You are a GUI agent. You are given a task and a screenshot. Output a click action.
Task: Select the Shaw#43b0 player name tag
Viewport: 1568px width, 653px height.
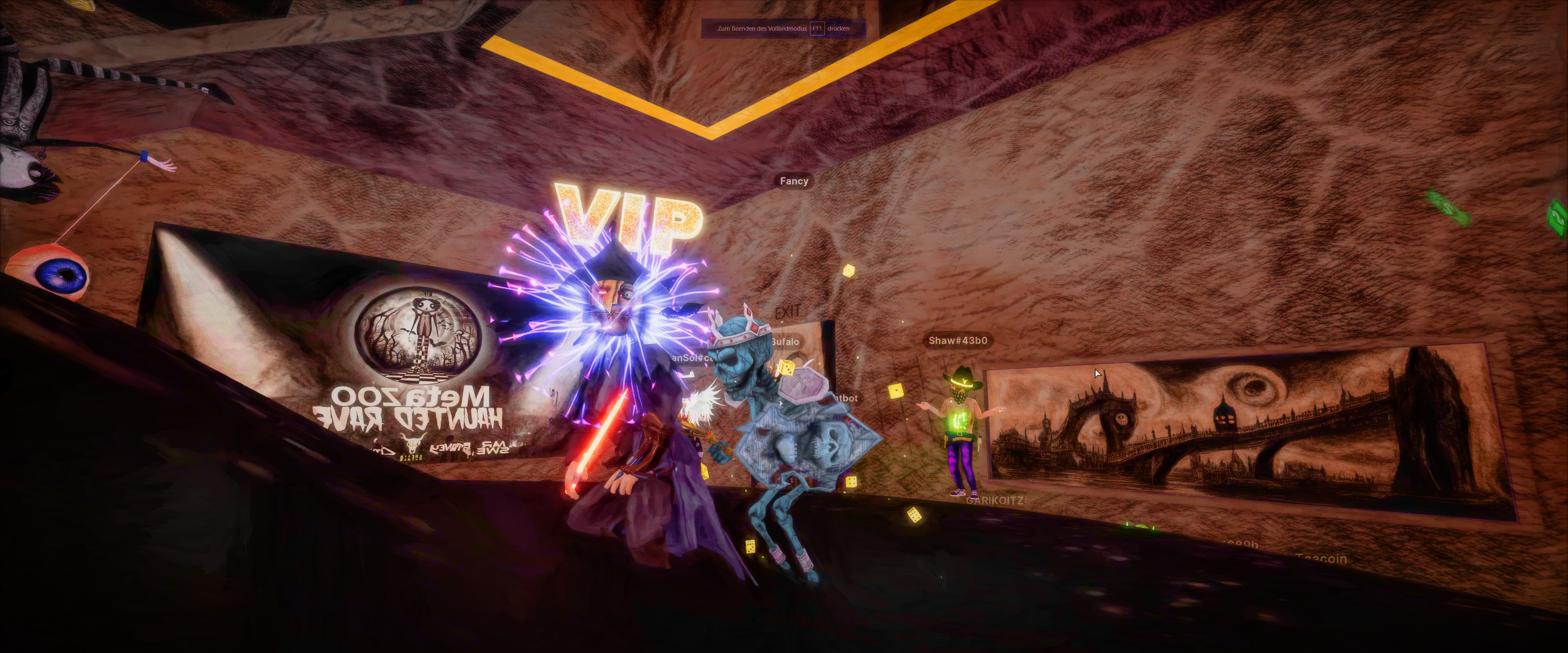[958, 341]
